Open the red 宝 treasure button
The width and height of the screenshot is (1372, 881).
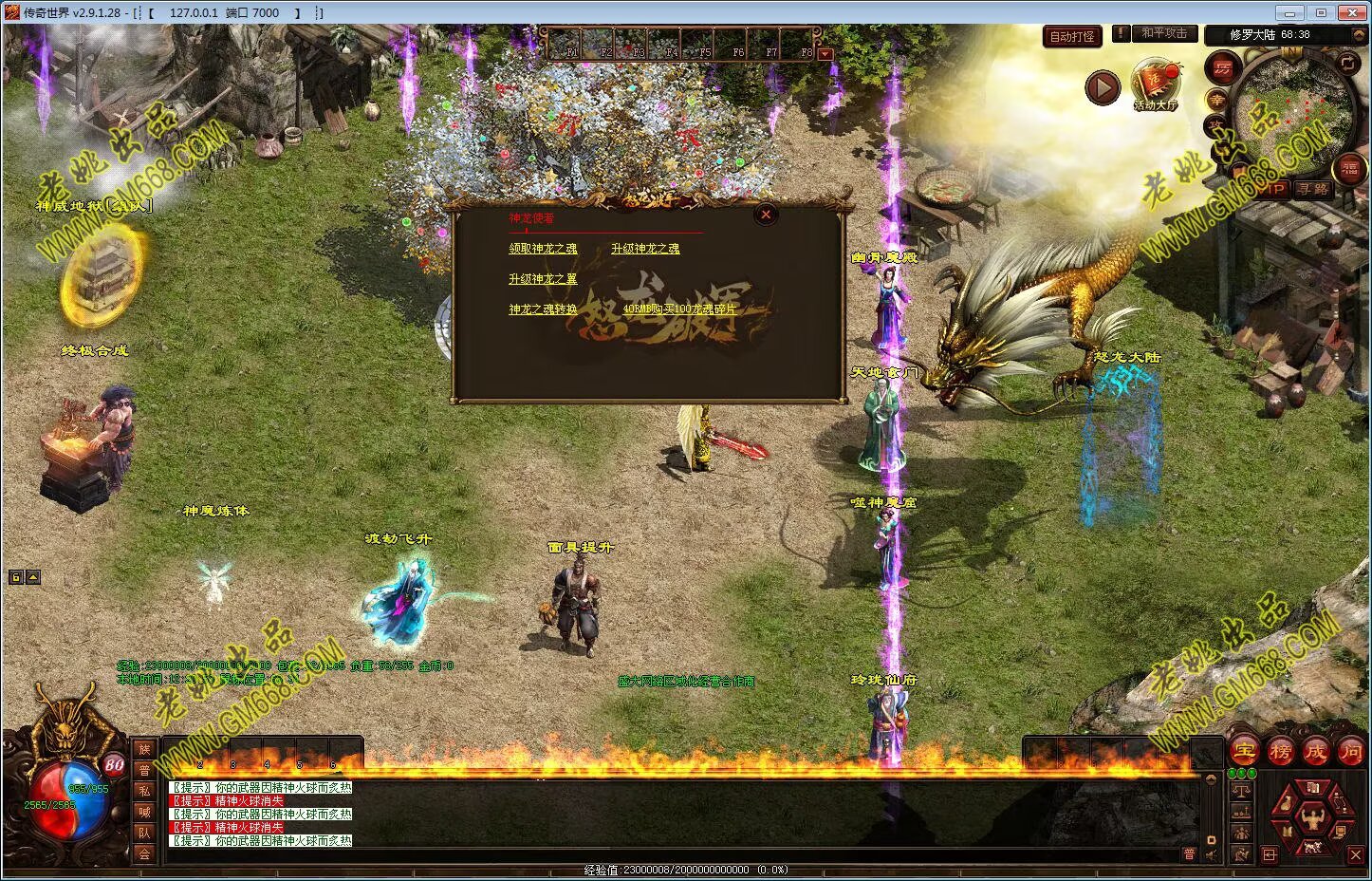click(1244, 751)
